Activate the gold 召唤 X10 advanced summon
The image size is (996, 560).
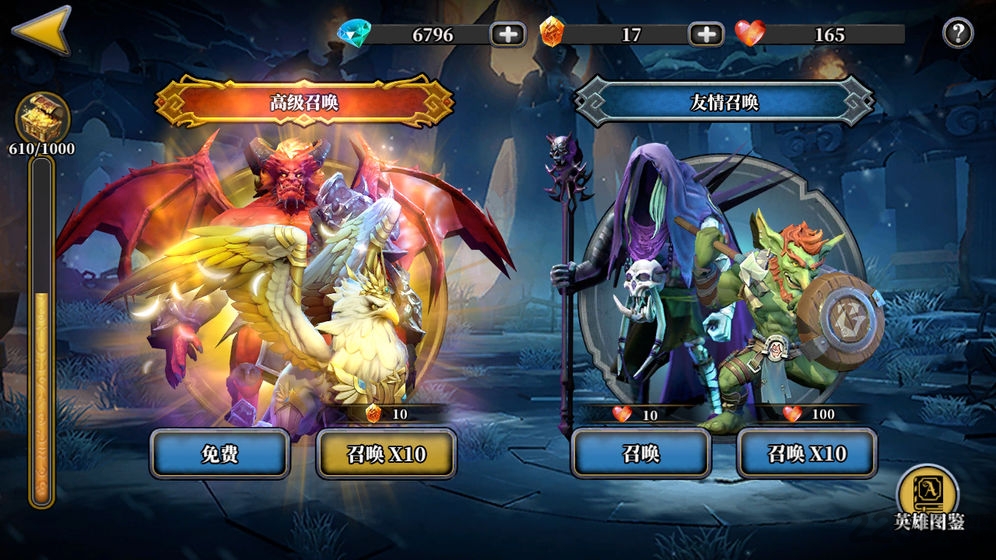[386, 455]
